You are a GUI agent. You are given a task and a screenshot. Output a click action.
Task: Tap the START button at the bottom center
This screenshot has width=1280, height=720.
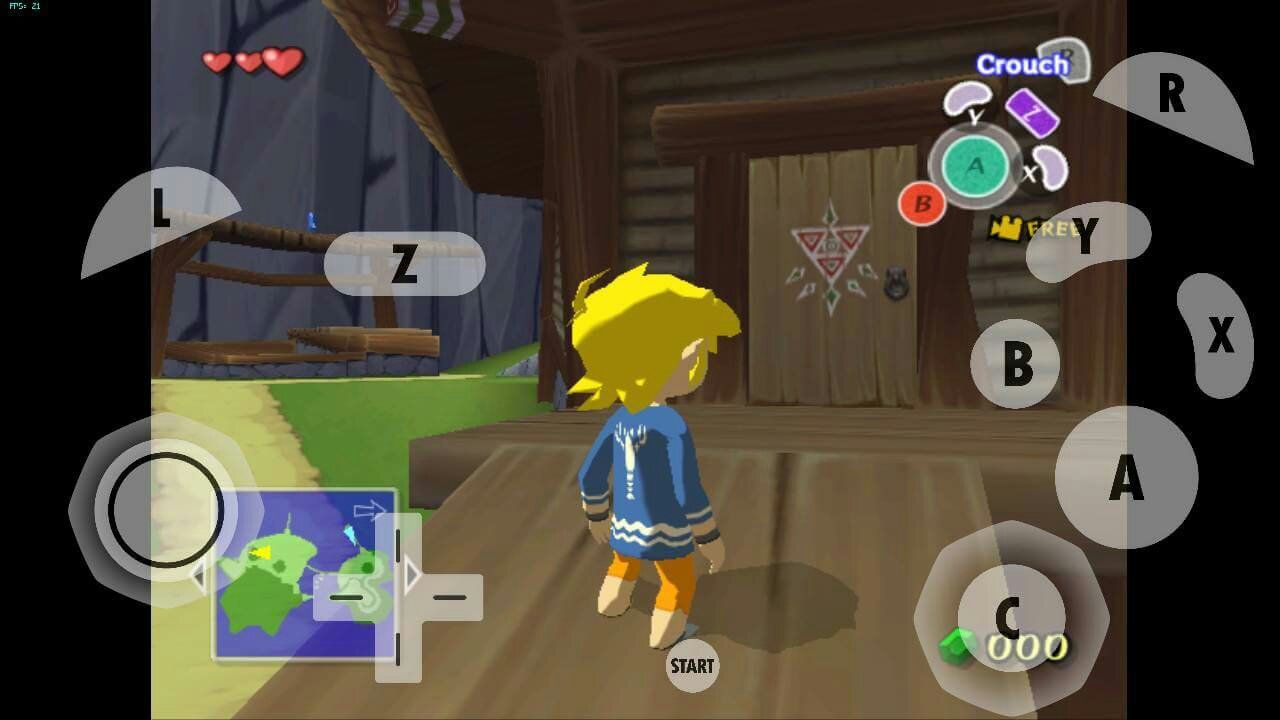(692, 663)
